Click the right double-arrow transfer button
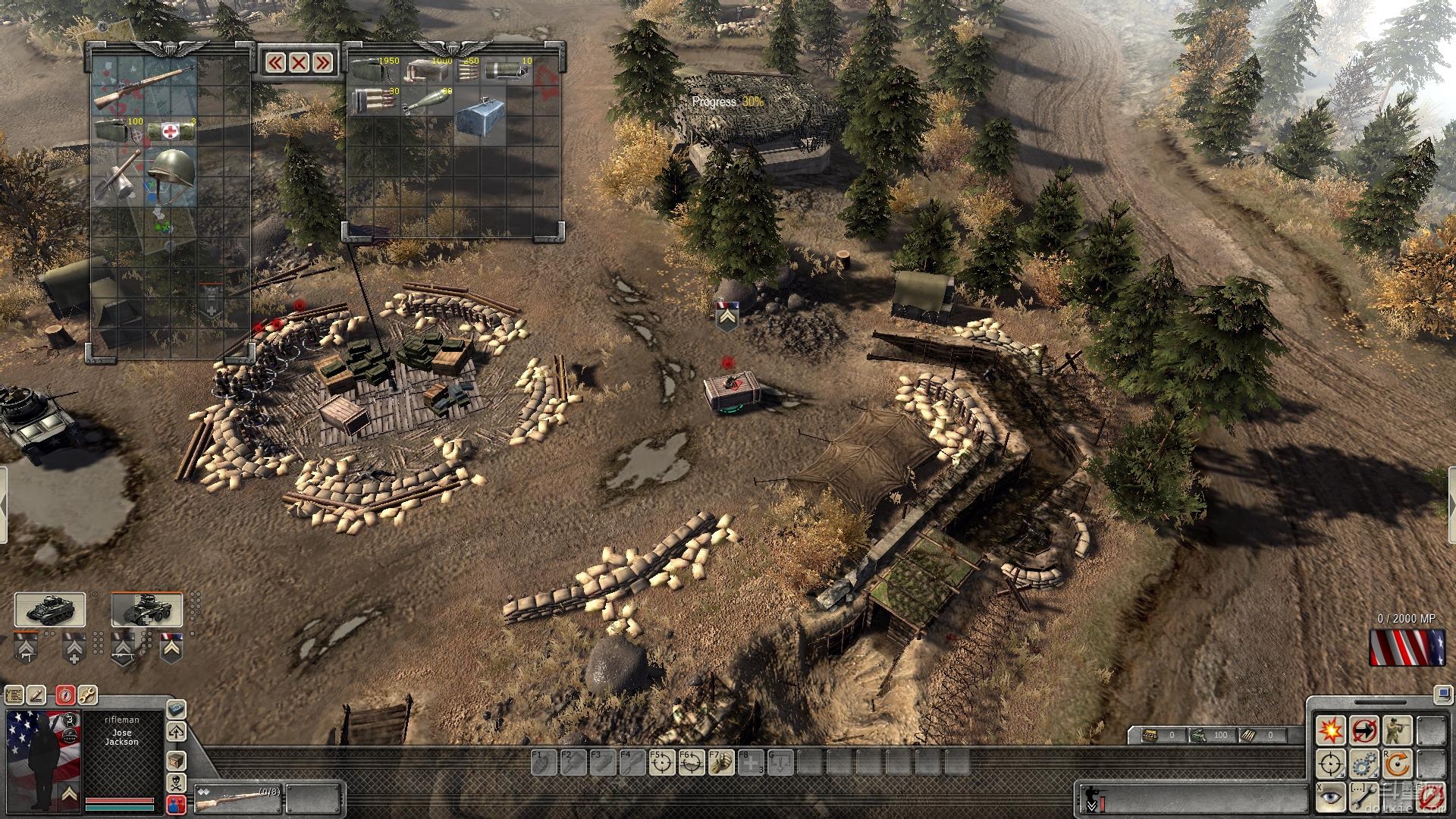 pos(323,62)
